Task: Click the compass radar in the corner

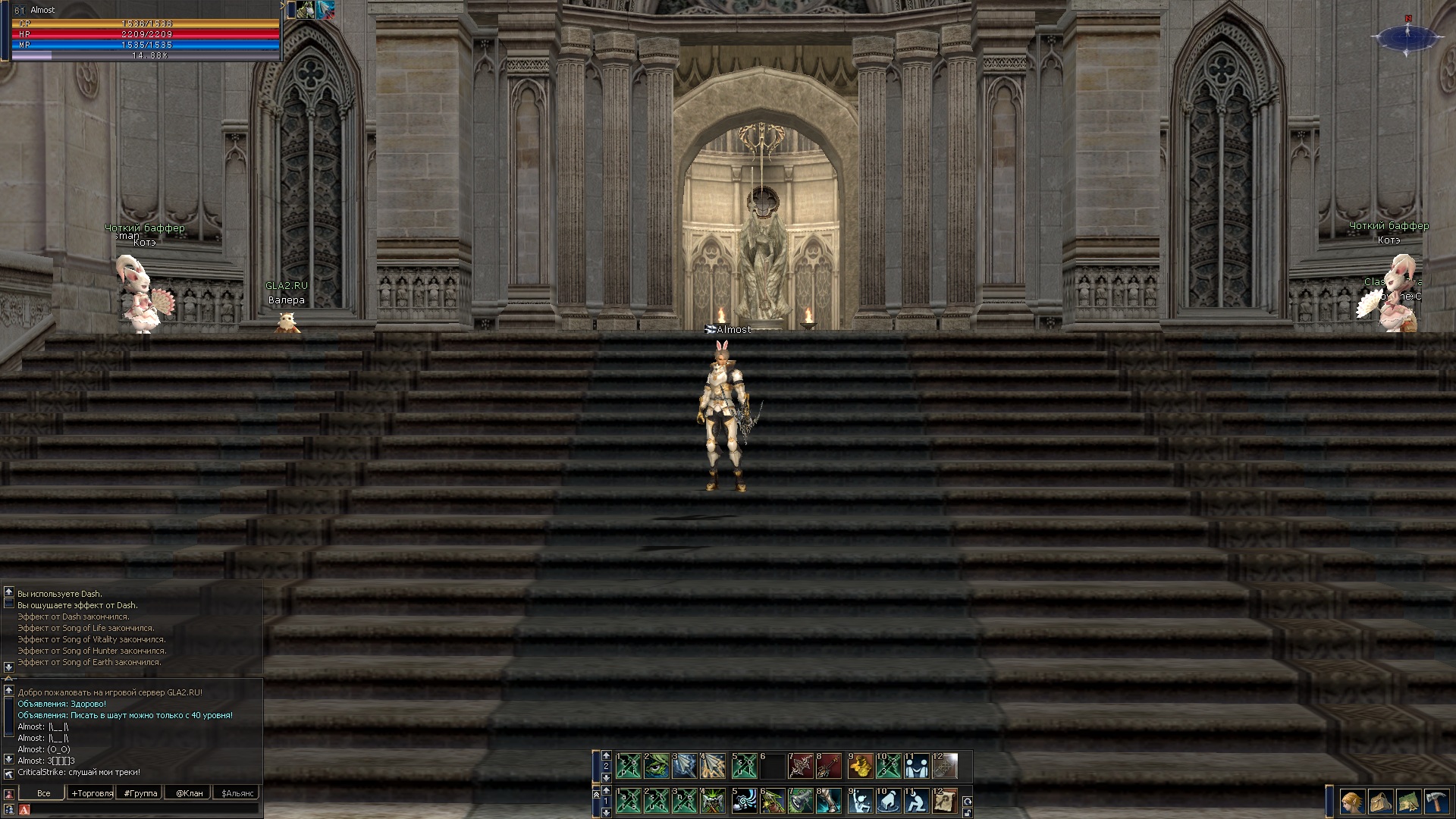Action: click(1408, 36)
